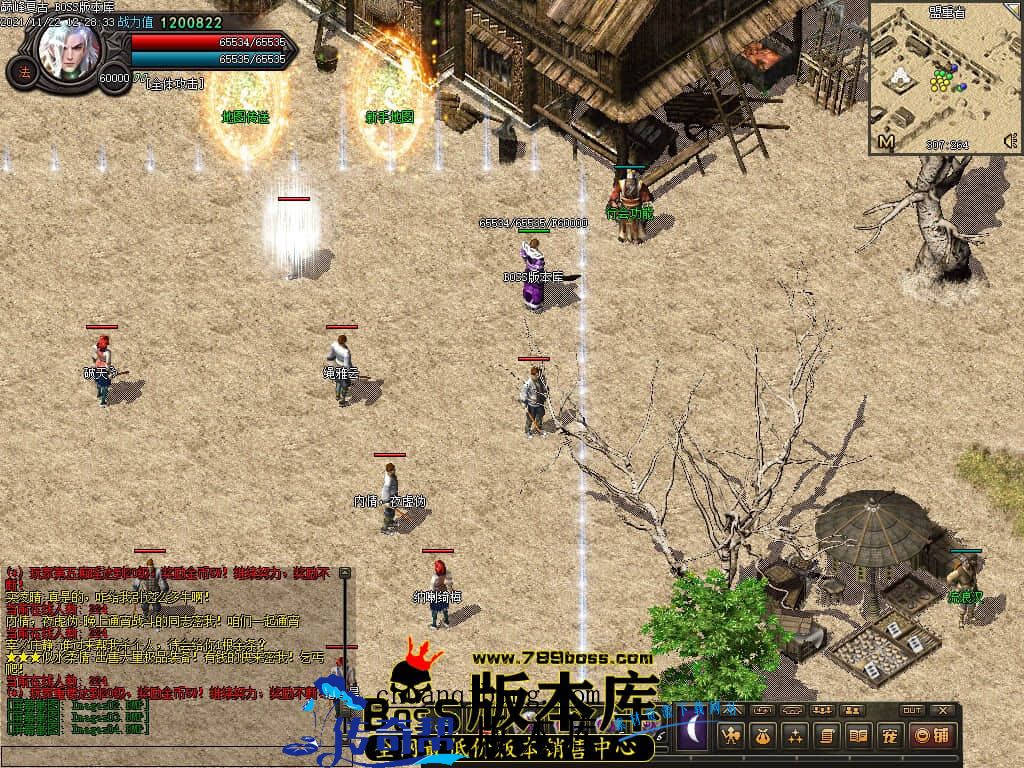The height and width of the screenshot is (768, 1024).
Task: Click the 法 class badge
Action: tap(23, 72)
